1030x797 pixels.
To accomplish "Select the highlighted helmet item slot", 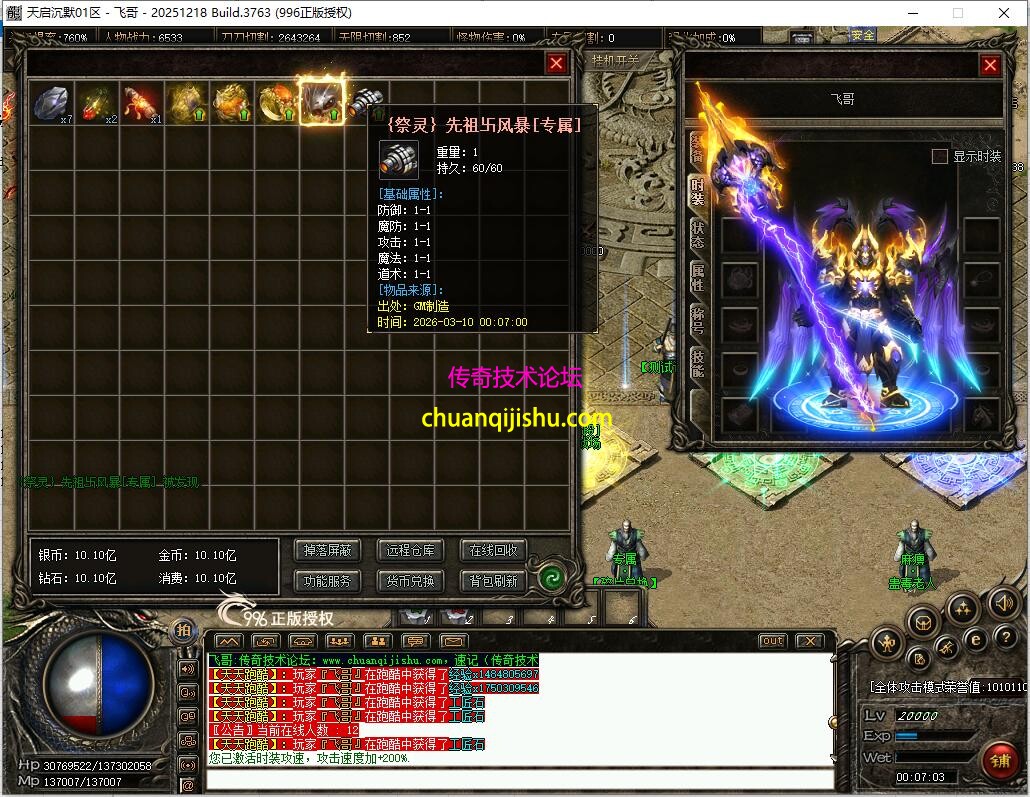I will tap(322, 101).
